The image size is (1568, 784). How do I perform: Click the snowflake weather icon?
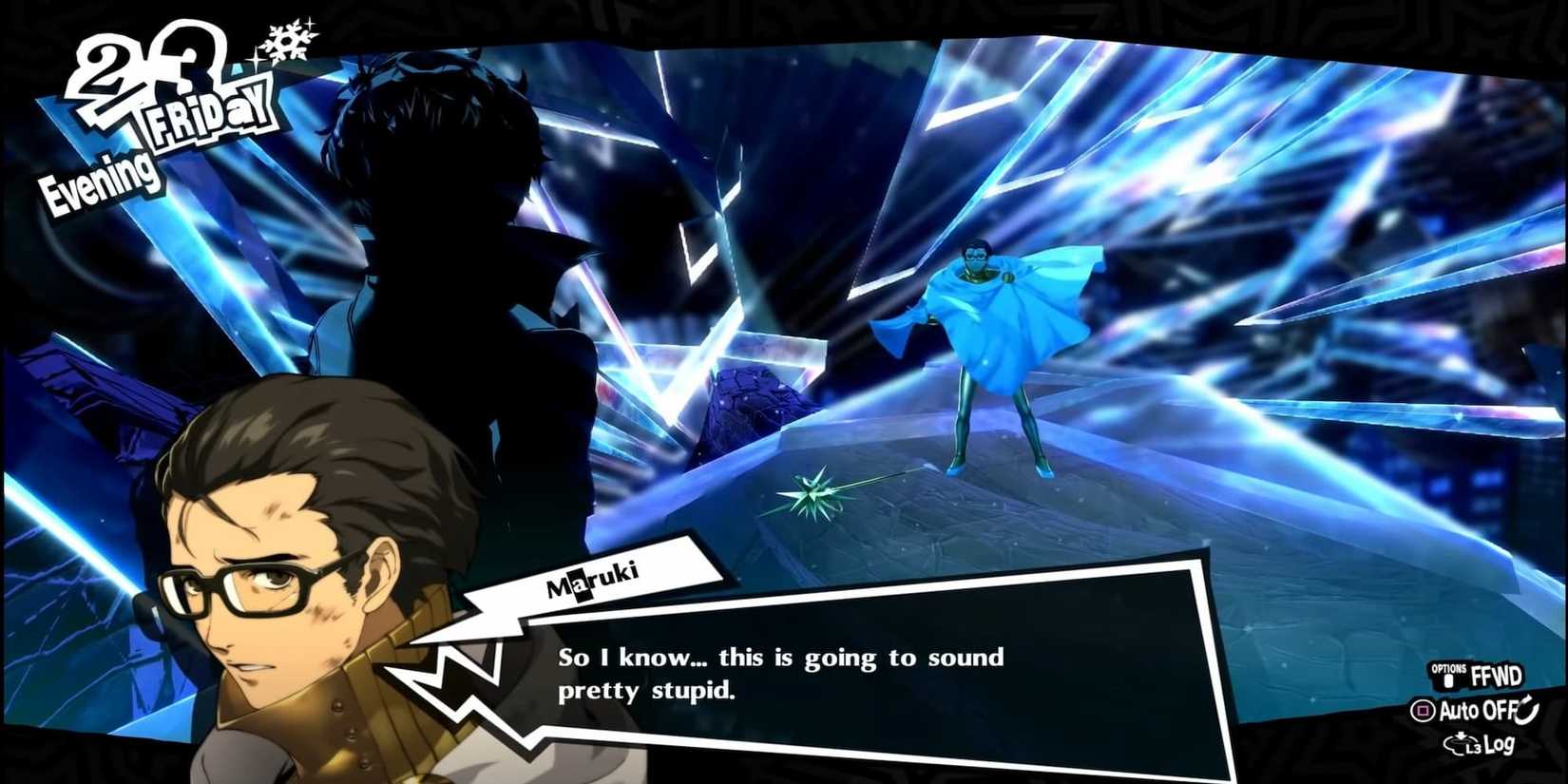coord(285,41)
